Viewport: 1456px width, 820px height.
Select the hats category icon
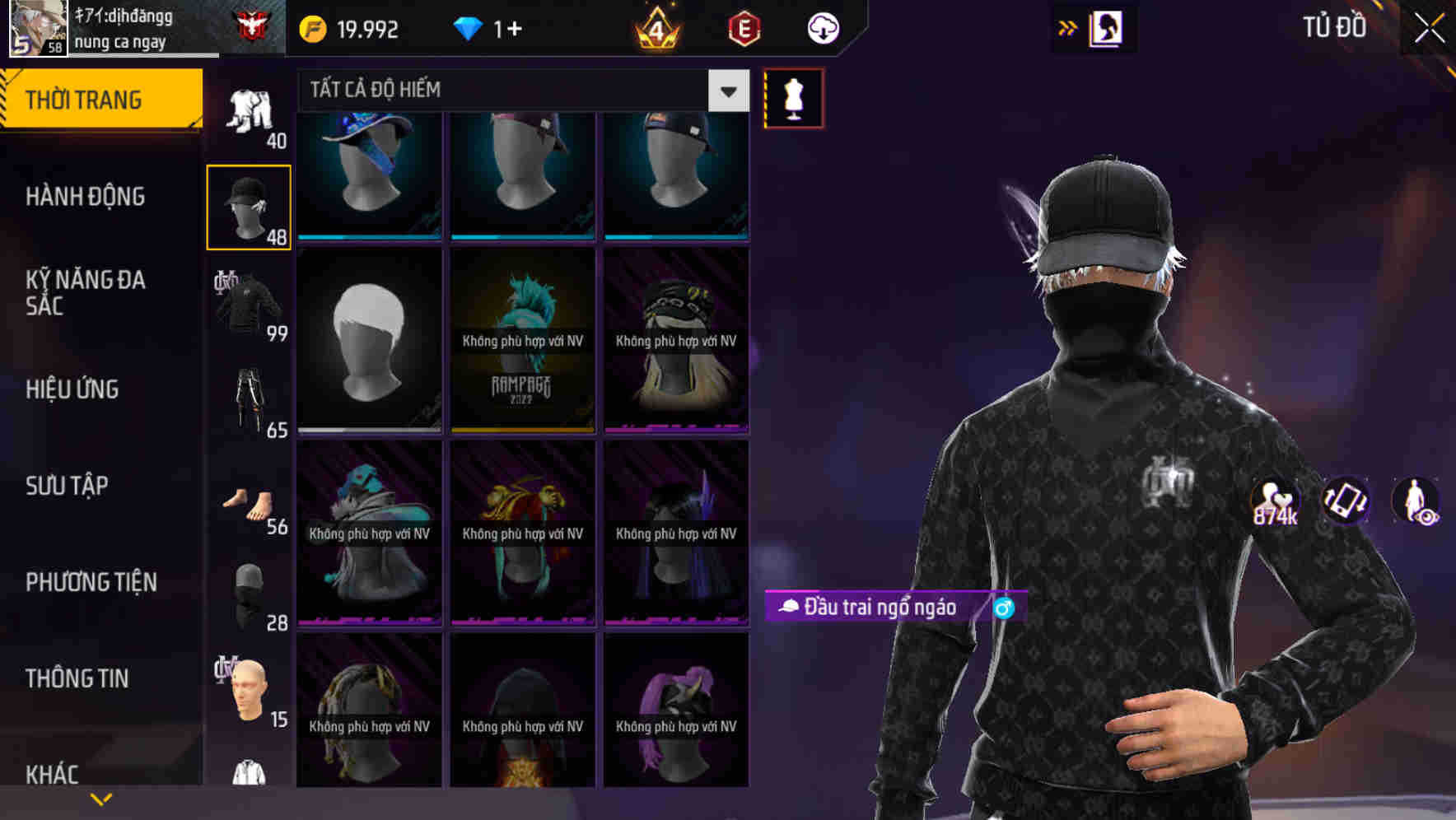[x=249, y=206]
